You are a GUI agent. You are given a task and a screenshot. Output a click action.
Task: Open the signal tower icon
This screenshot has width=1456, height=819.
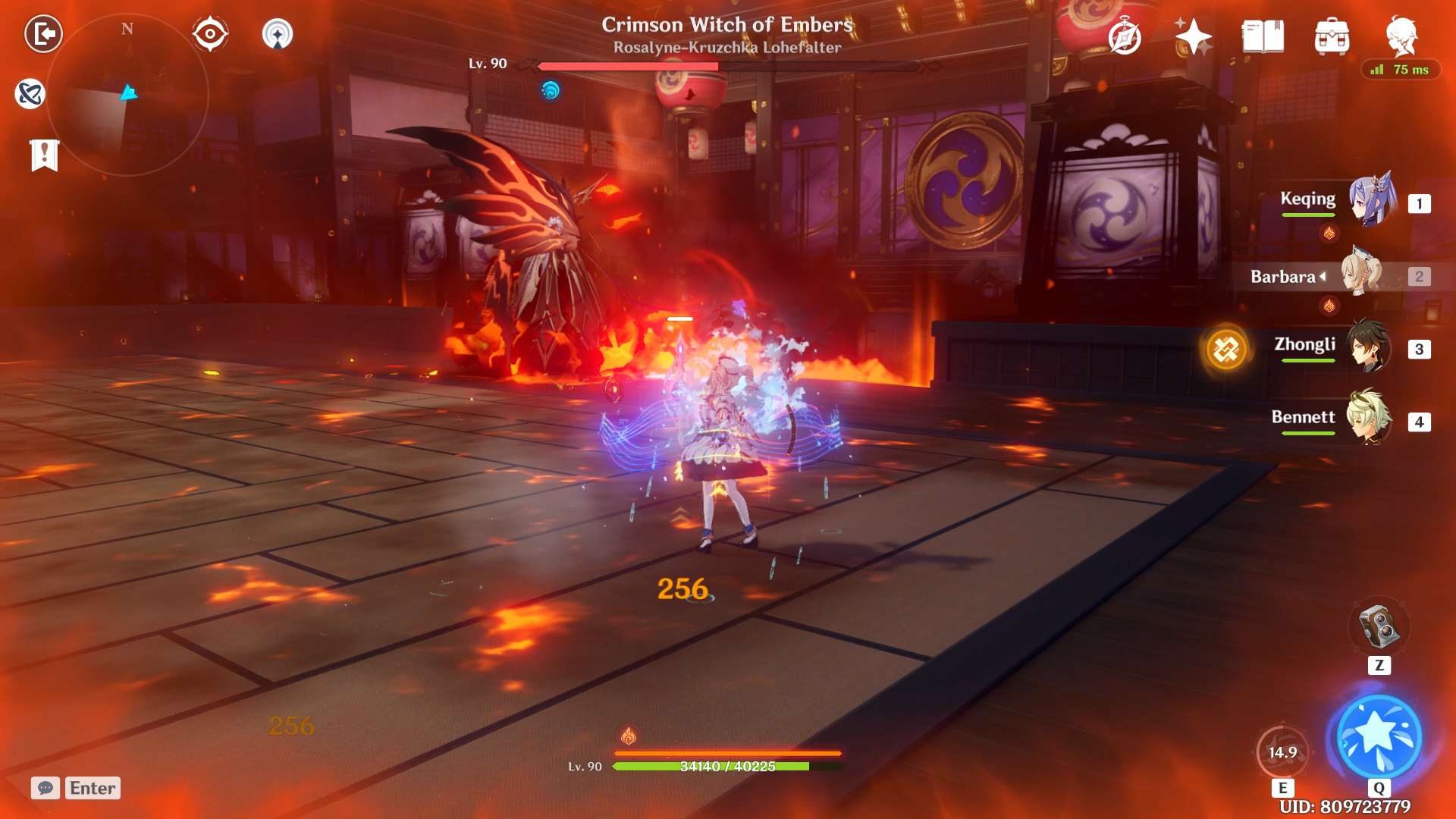tap(278, 34)
